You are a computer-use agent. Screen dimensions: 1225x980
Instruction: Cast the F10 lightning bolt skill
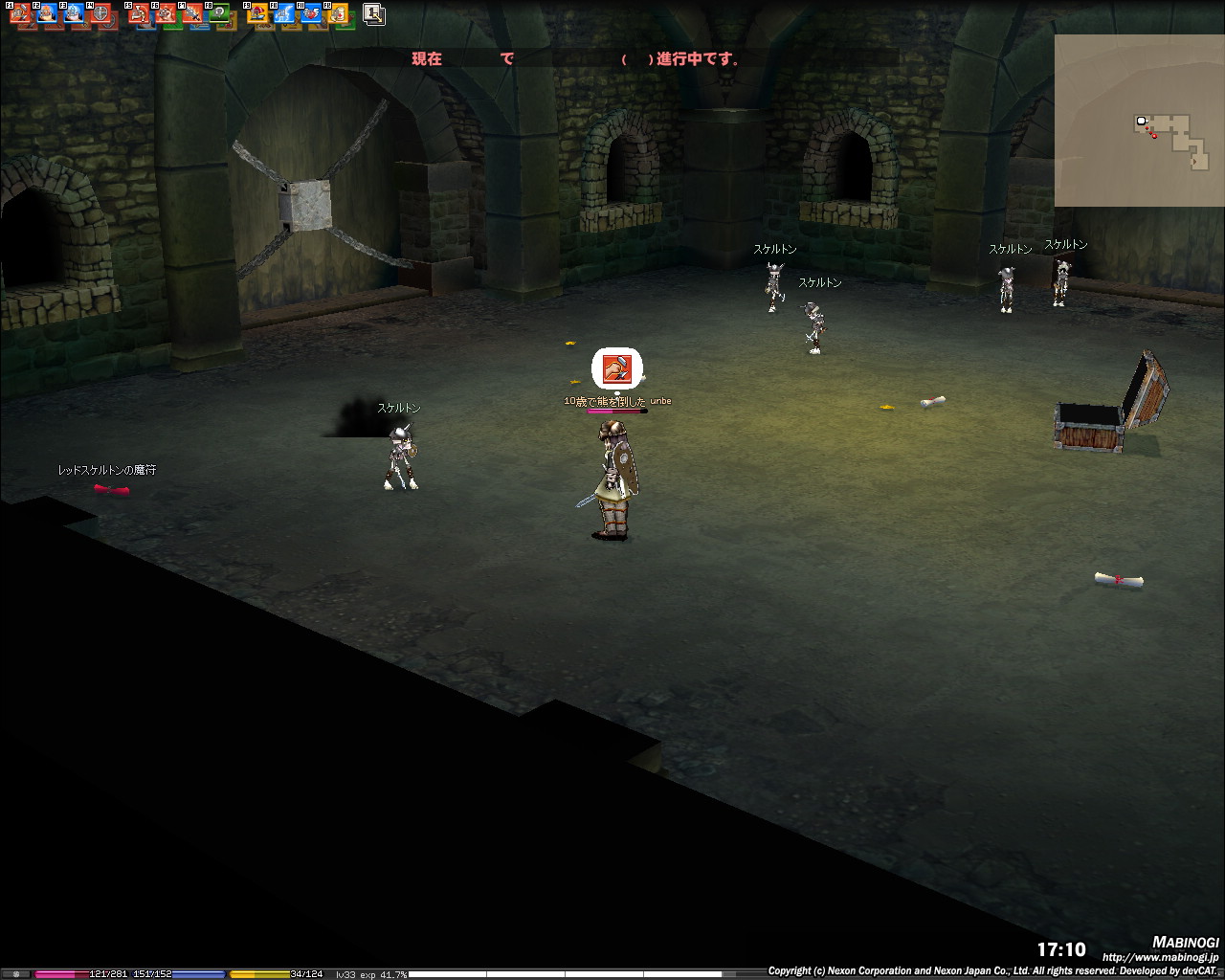[x=284, y=14]
